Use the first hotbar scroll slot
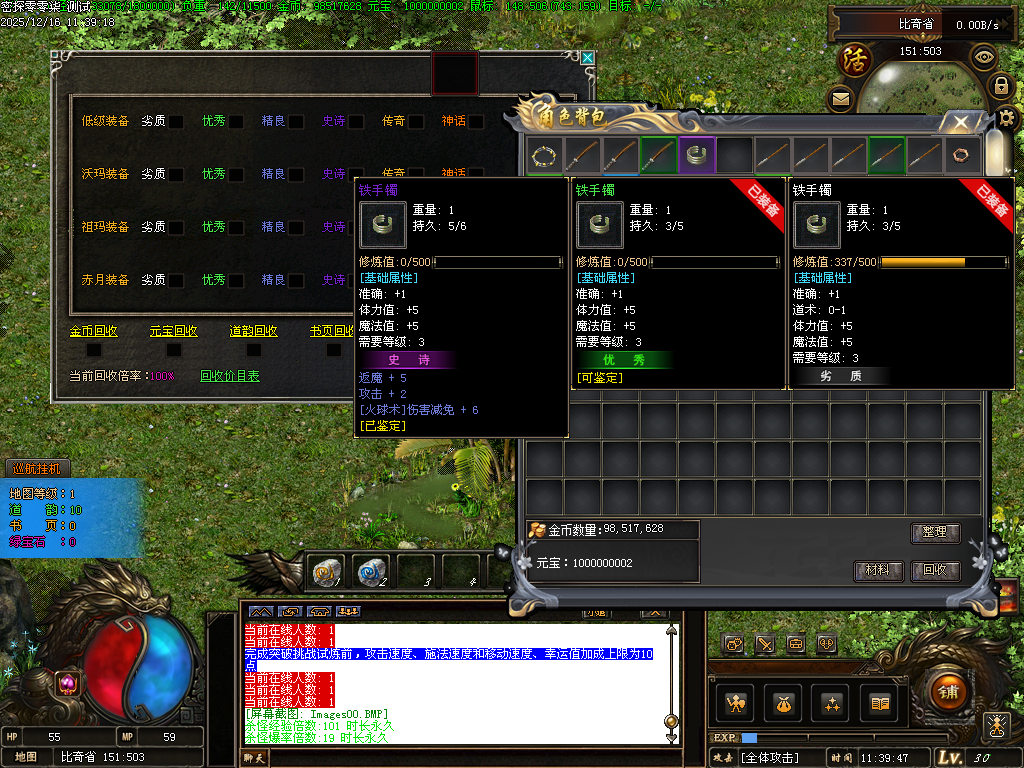Viewport: 1024px width, 768px height. click(326, 571)
